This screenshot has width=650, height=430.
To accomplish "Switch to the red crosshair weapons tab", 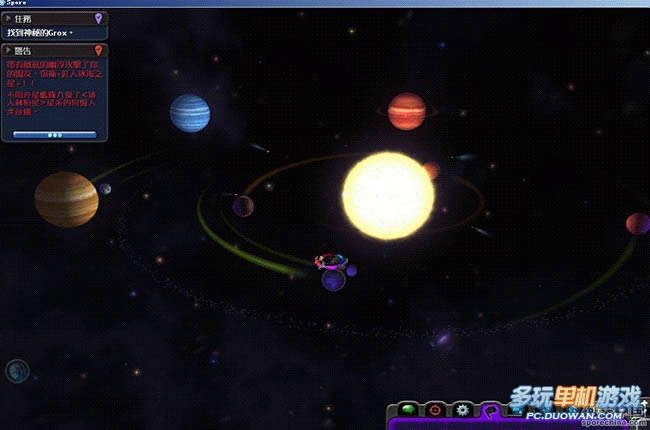I will click(x=435, y=410).
